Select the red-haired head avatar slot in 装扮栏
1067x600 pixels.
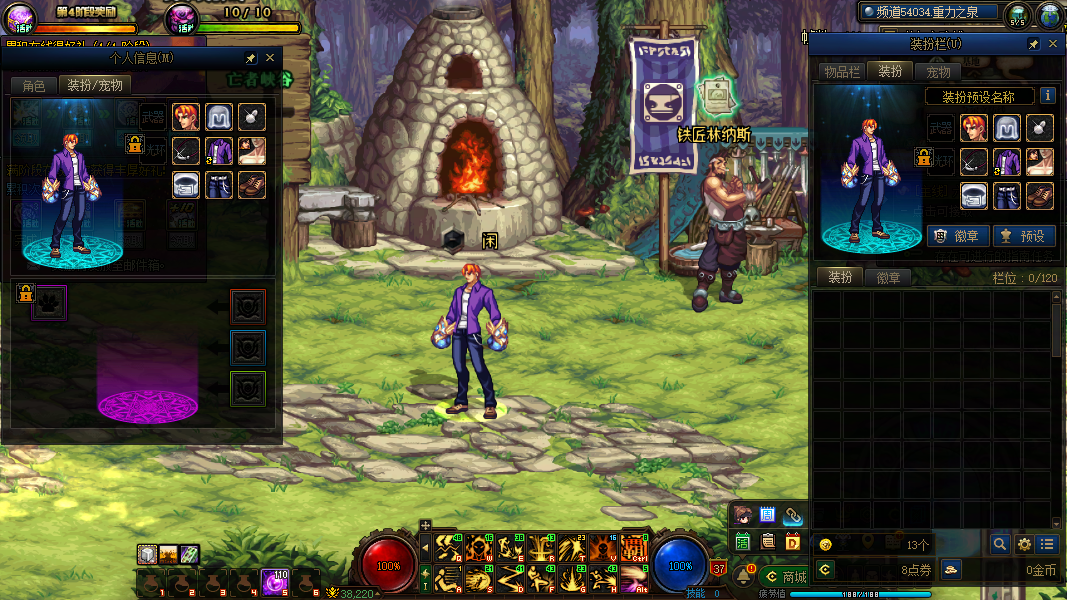pos(974,128)
